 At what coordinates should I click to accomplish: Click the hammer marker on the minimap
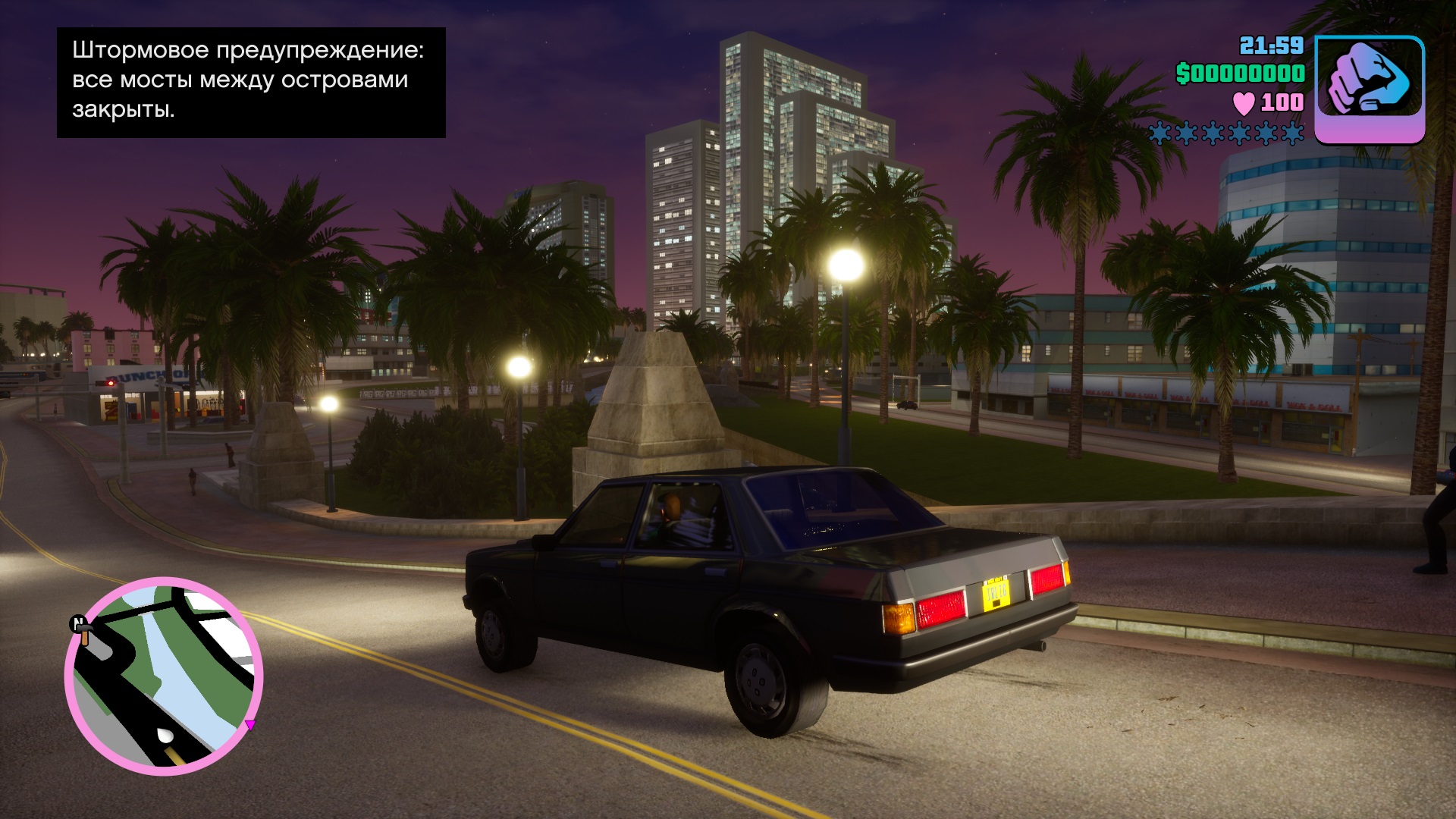[84, 631]
